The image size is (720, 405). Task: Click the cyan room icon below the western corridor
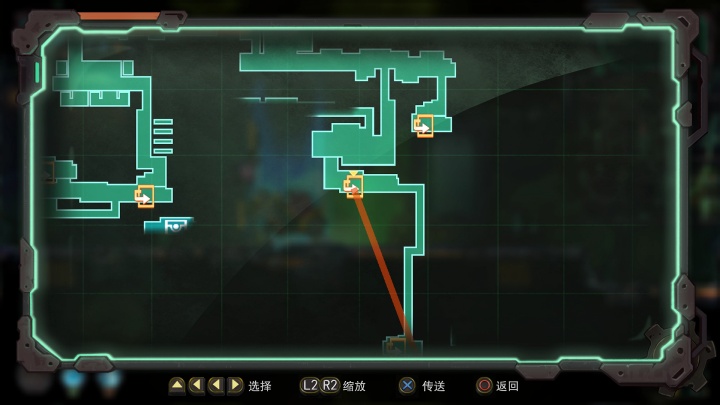pos(174,226)
